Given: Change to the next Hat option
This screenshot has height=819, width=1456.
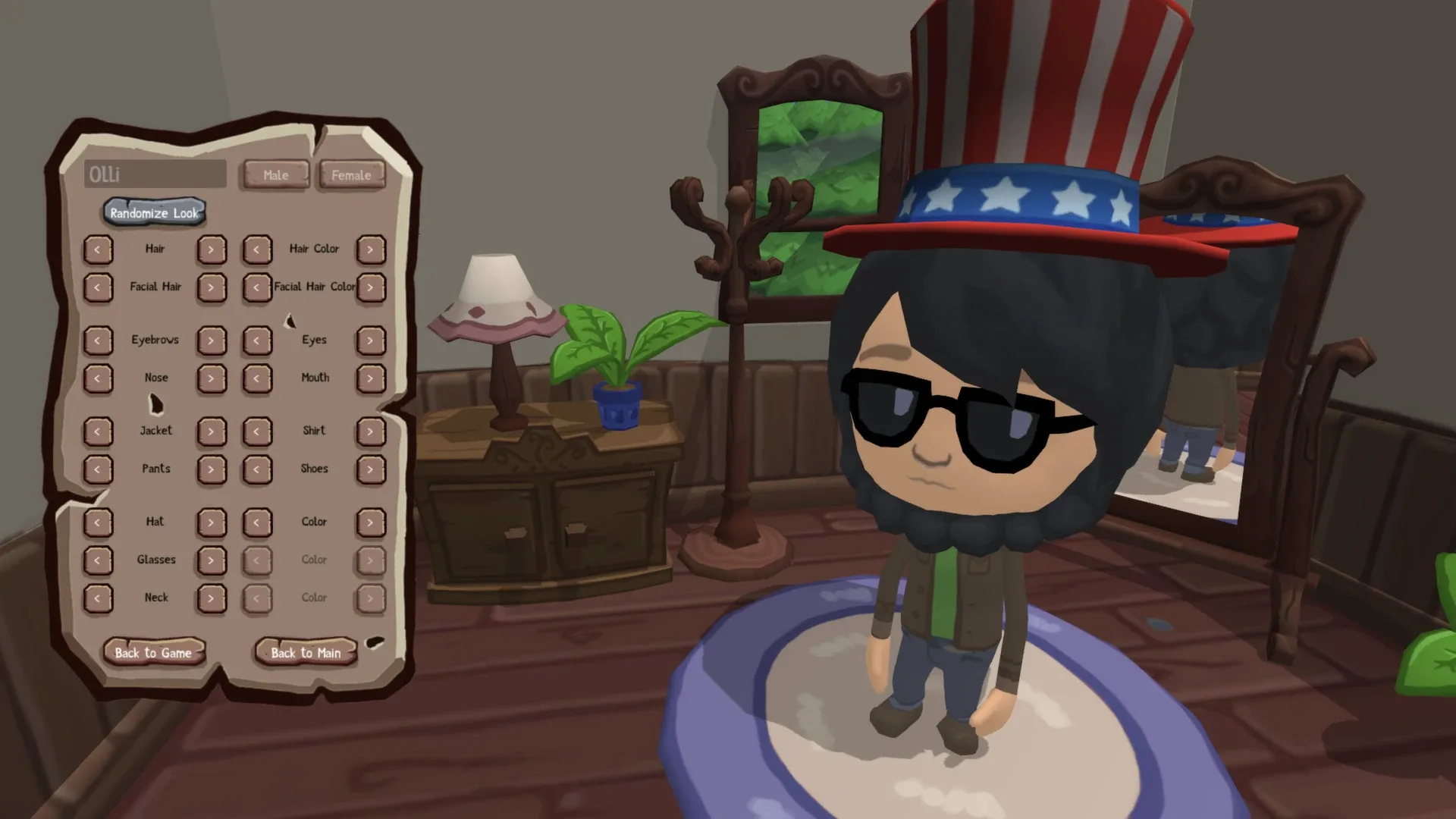Looking at the screenshot, I should click(x=212, y=522).
